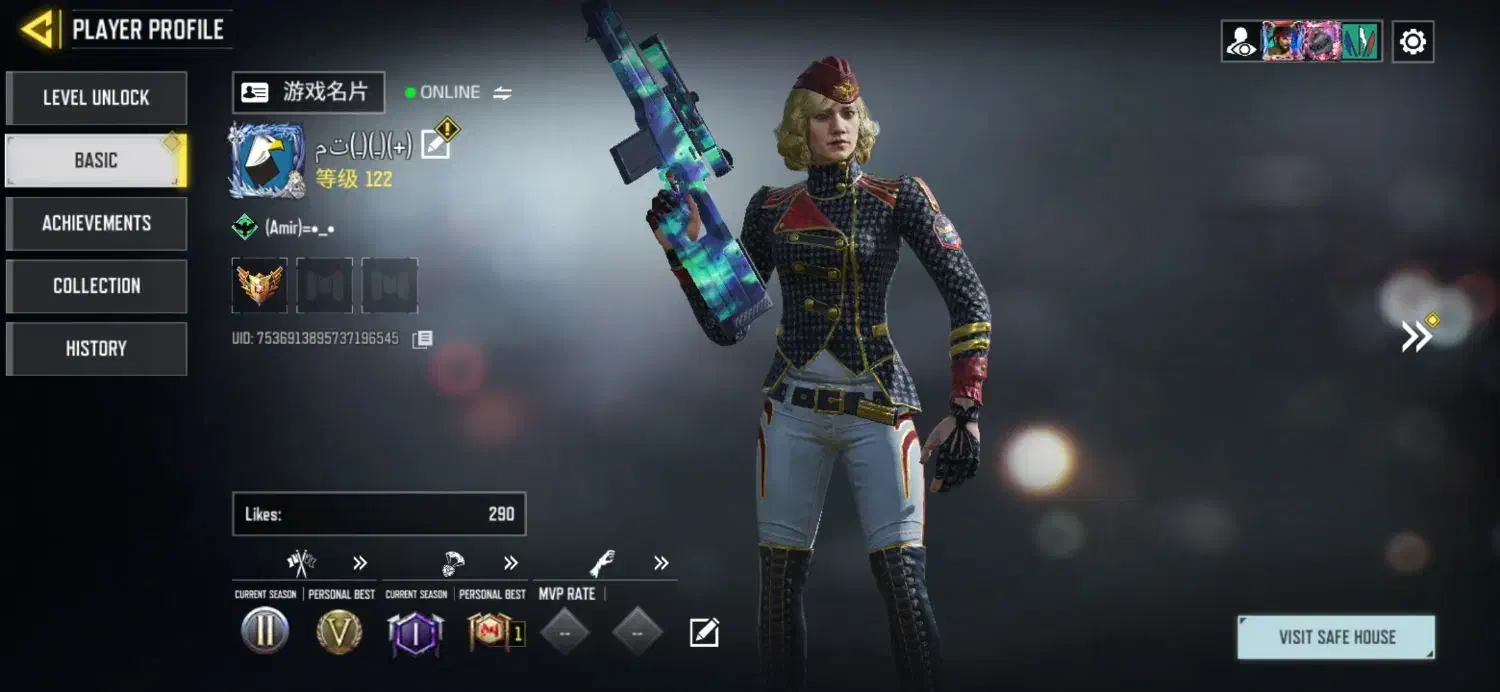Expand the side panel with double arrows

pos(1417,336)
